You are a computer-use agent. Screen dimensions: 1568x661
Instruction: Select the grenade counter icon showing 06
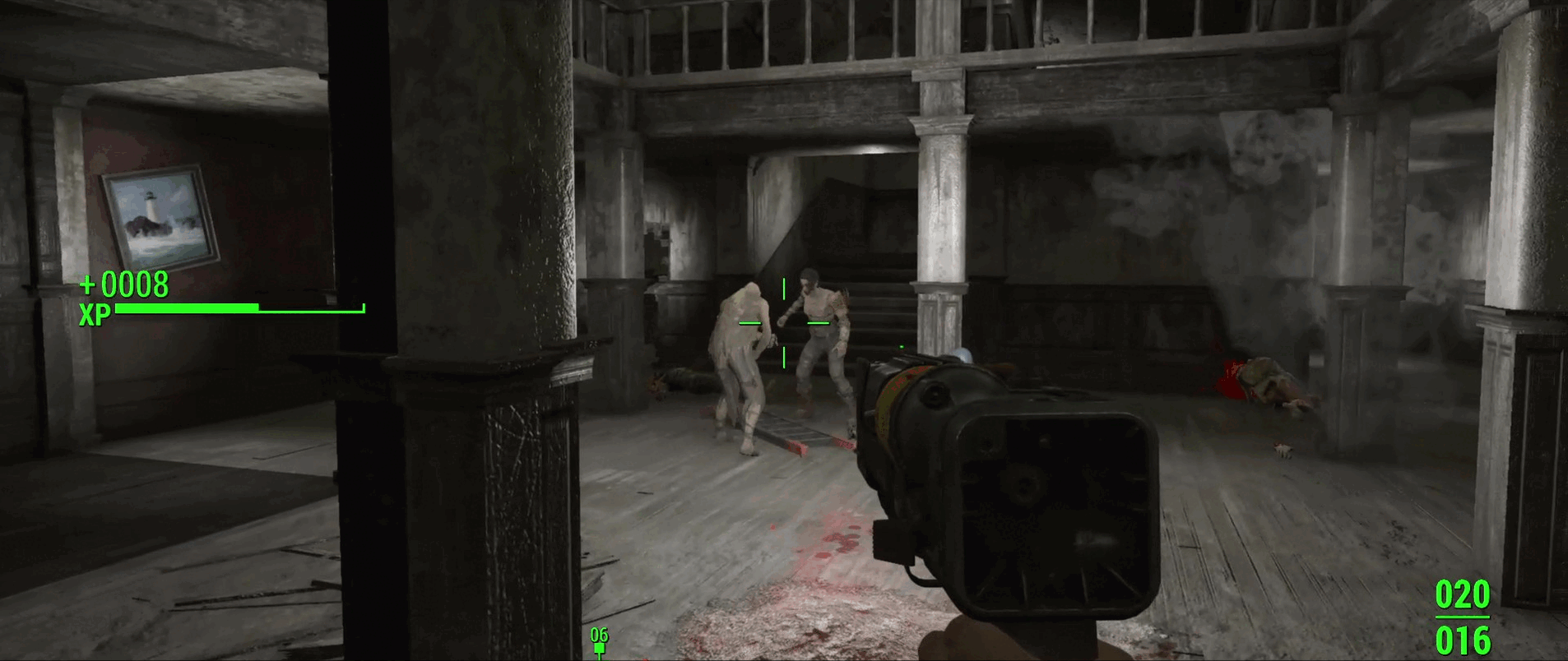(x=599, y=641)
